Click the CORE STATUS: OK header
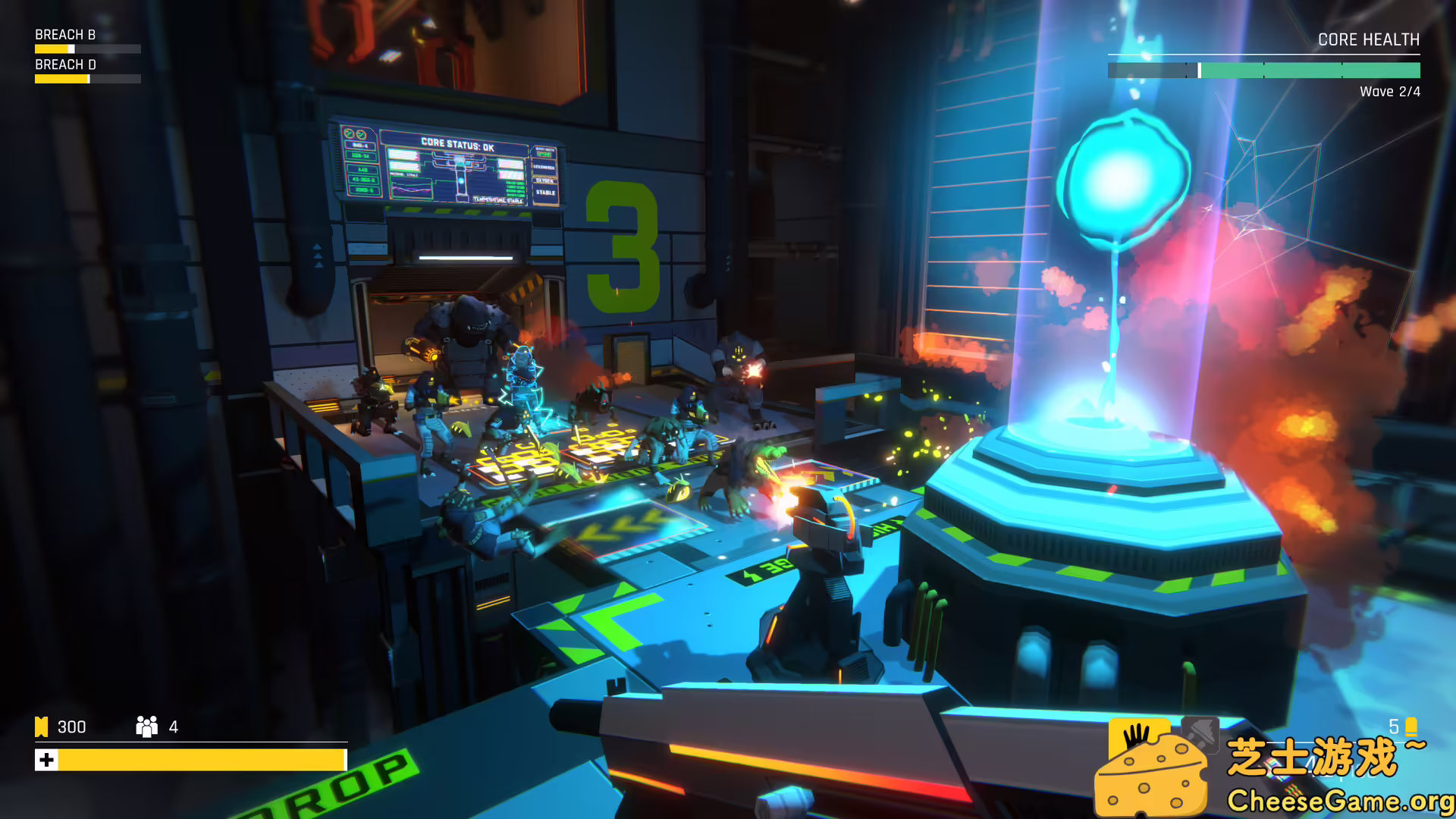The image size is (1456, 819). [x=457, y=145]
